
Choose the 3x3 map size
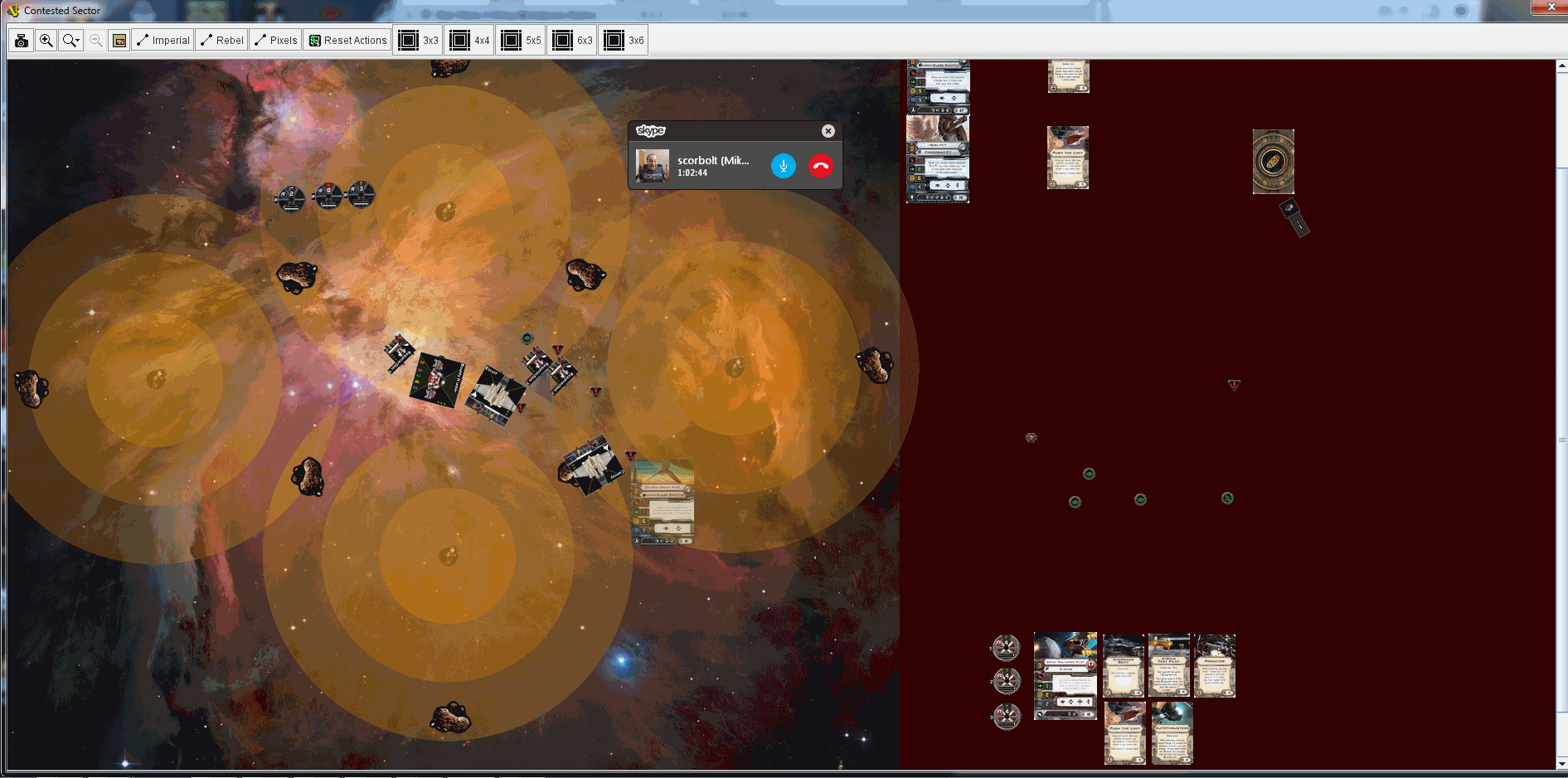419,40
